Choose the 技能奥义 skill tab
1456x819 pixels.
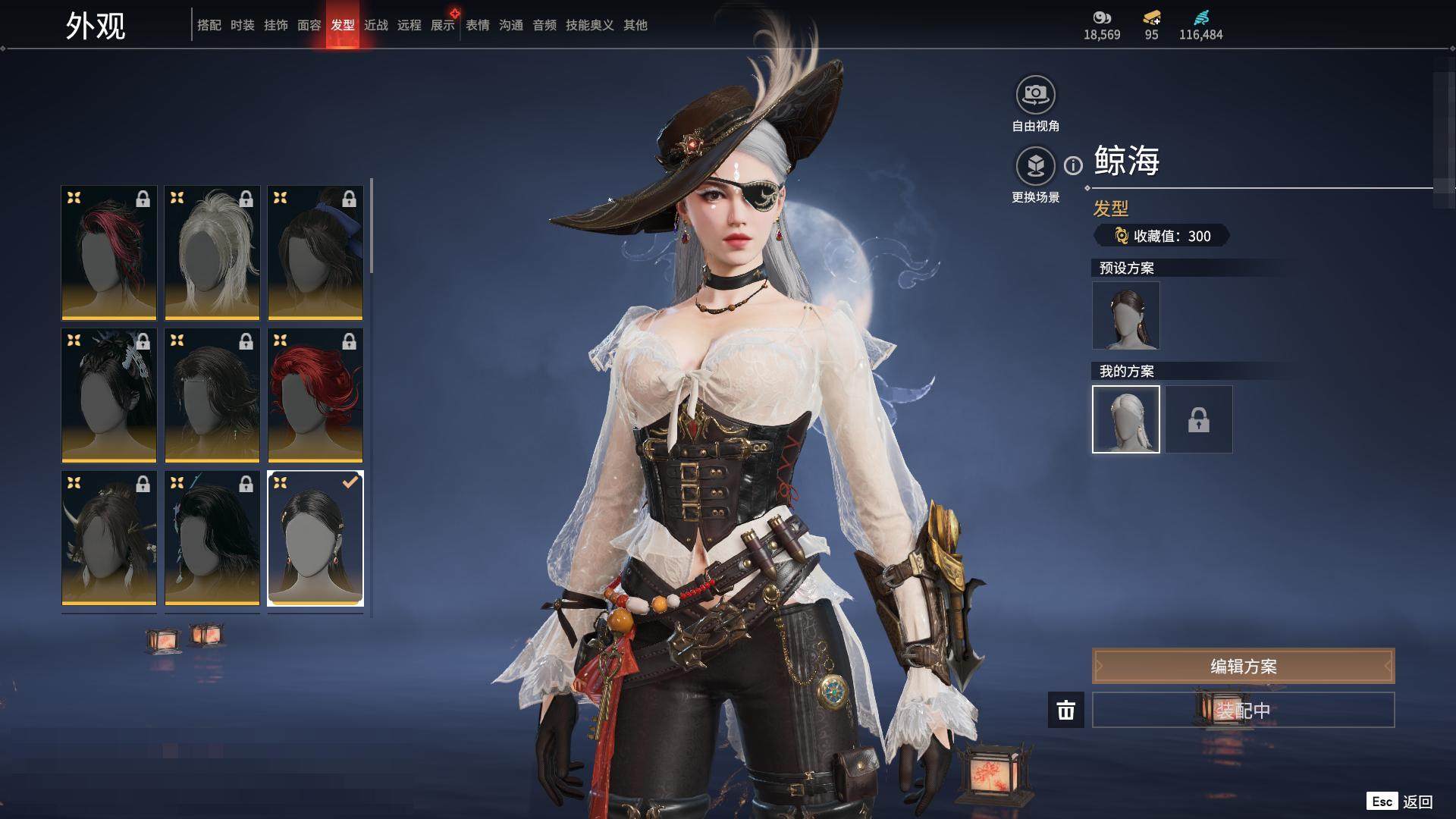pos(589,25)
